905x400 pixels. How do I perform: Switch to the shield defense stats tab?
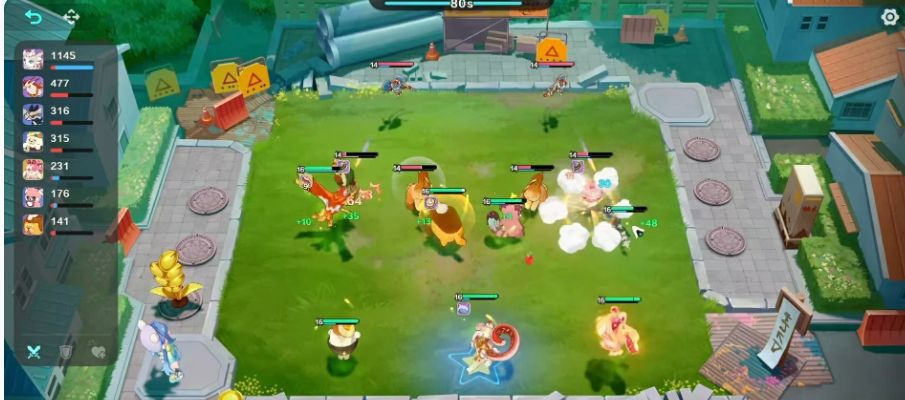(x=65, y=352)
